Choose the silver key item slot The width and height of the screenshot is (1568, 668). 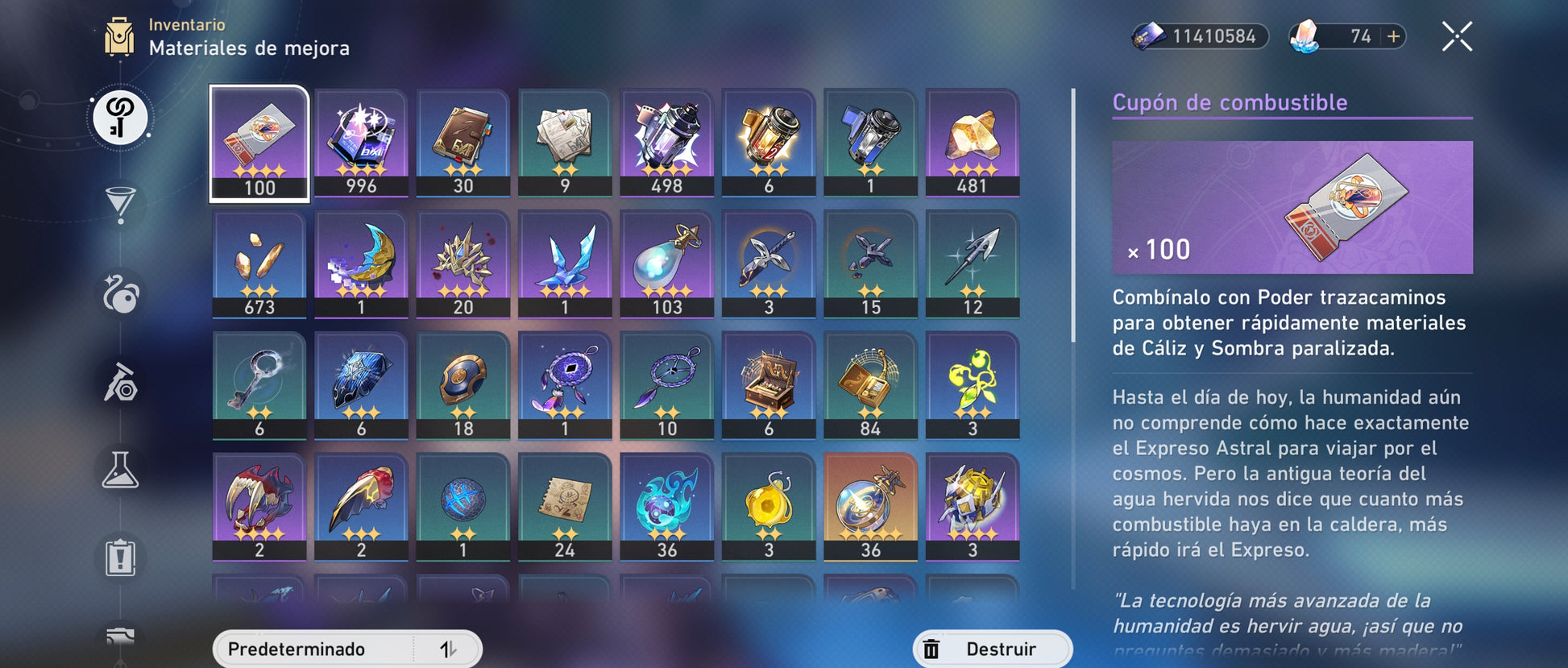259,385
